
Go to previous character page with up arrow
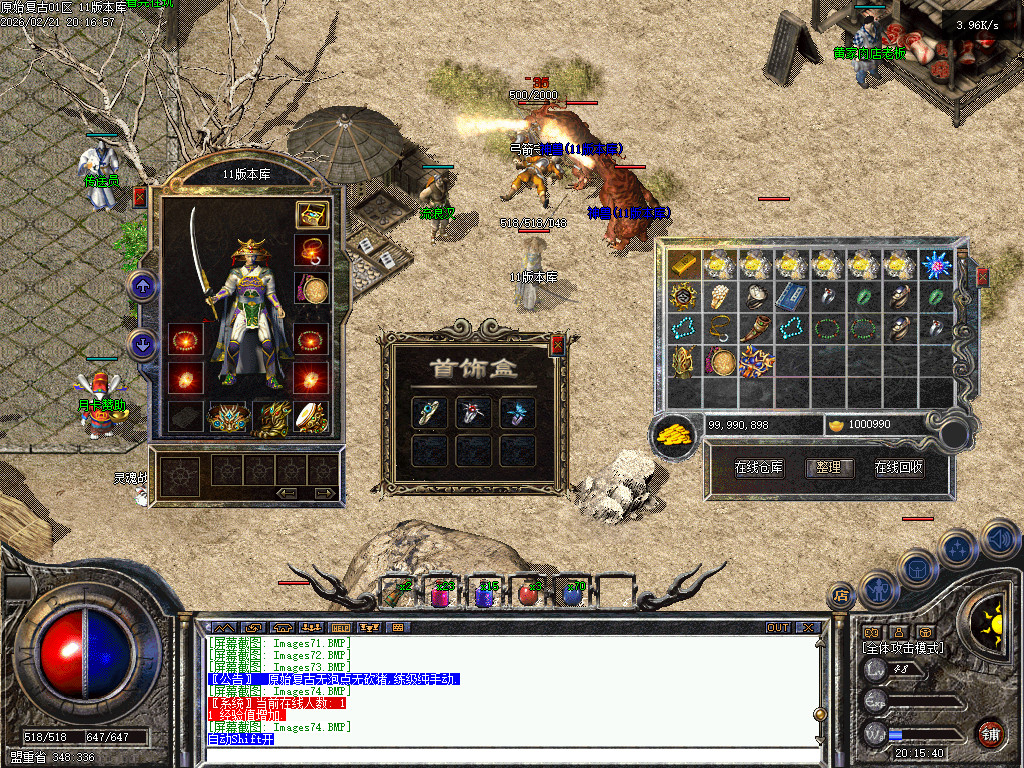click(x=143, y=287)
